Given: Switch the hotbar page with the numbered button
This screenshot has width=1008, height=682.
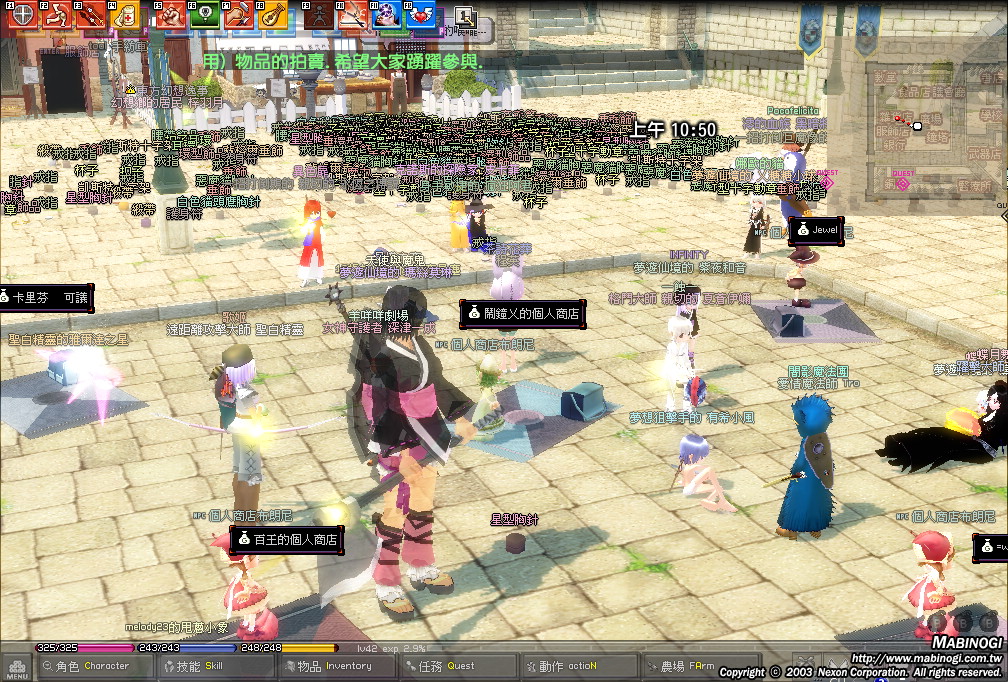Looking at the screenshot, I should click(x=464, y=16).
